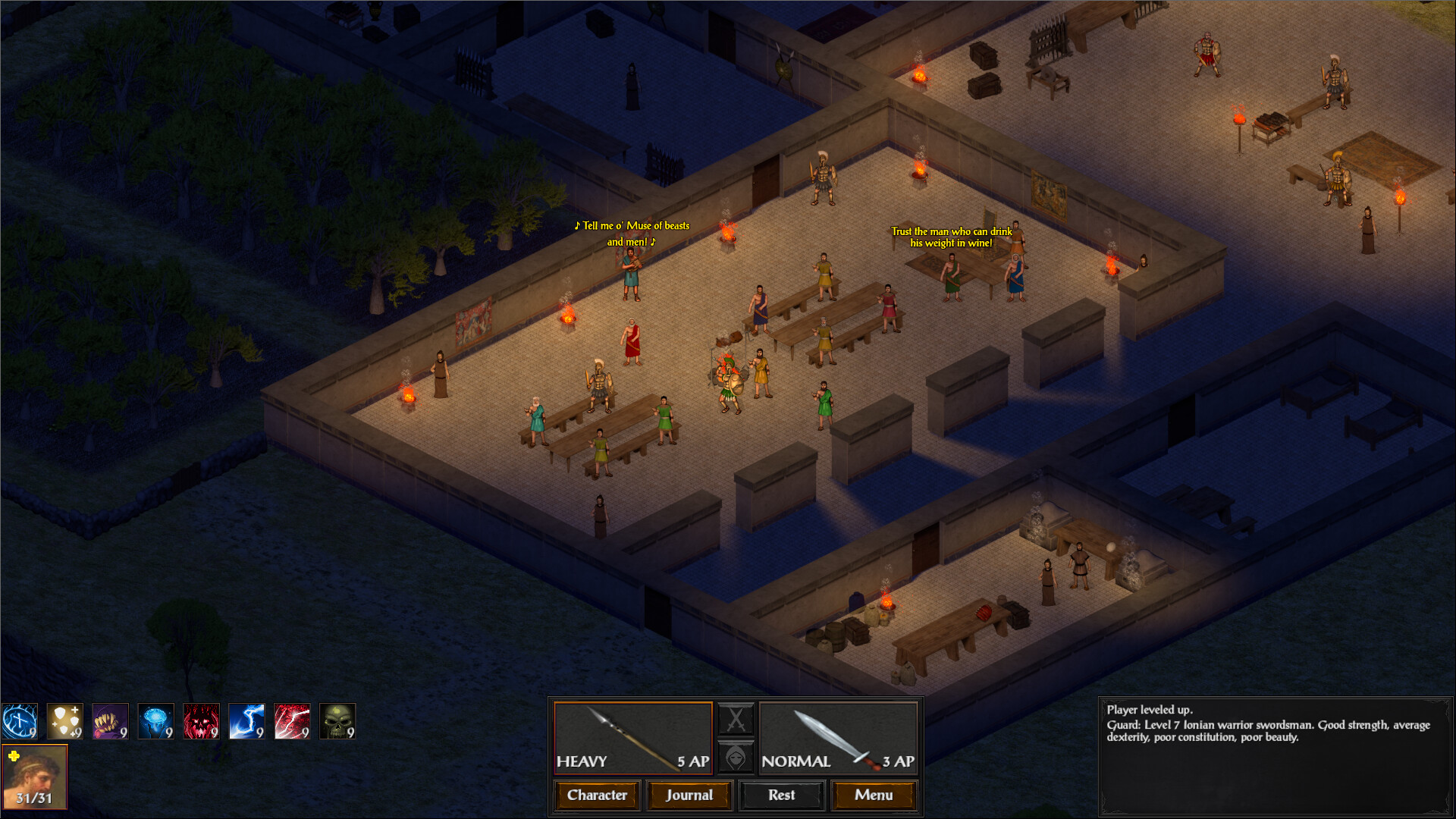Open the Character screen
The image size is (1456, 819).
coord(596,795)
